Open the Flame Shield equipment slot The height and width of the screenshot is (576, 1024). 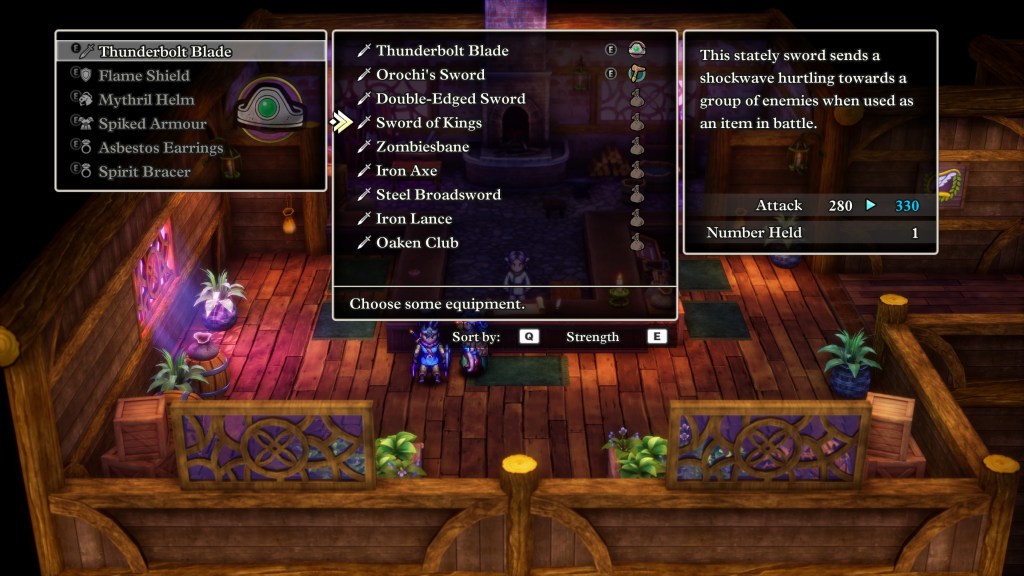point(143,75)
